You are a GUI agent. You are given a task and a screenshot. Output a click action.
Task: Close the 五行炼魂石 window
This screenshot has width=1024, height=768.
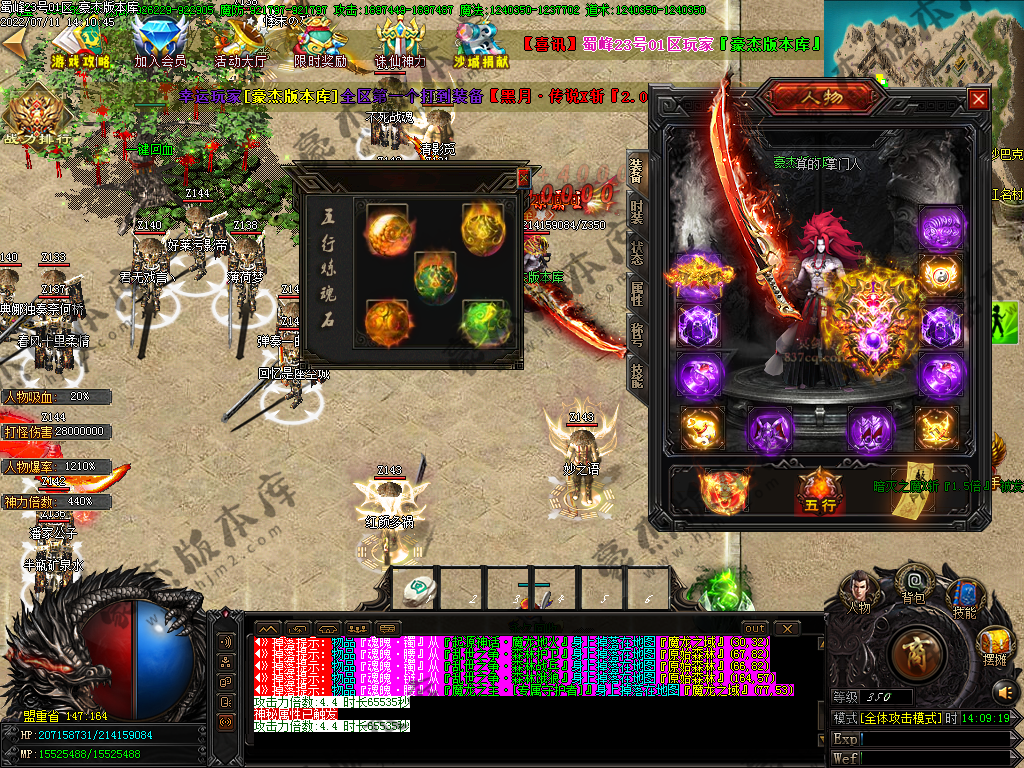click(522, 178)
